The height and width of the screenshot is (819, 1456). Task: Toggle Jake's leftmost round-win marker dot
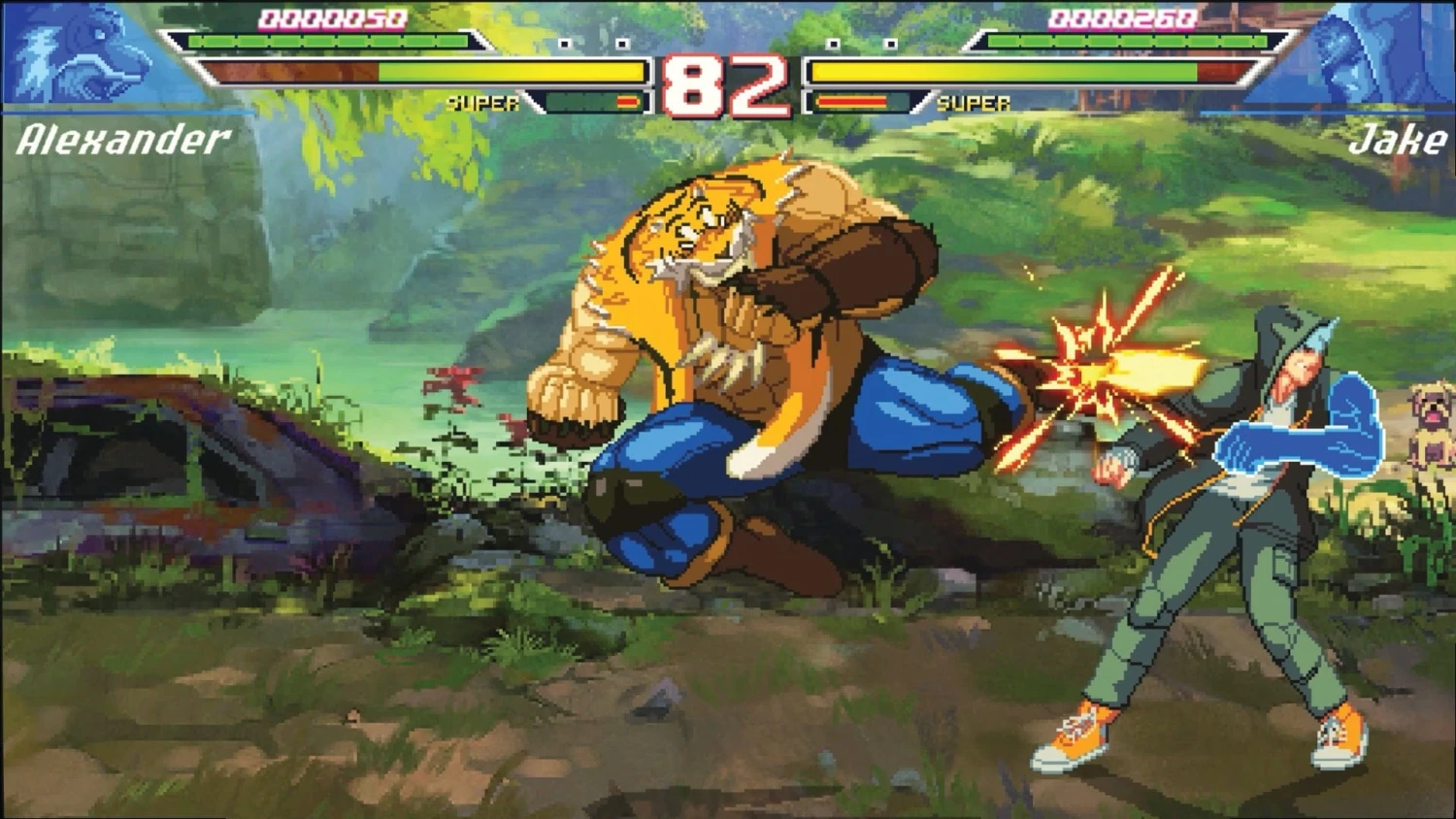click(831, 44)
